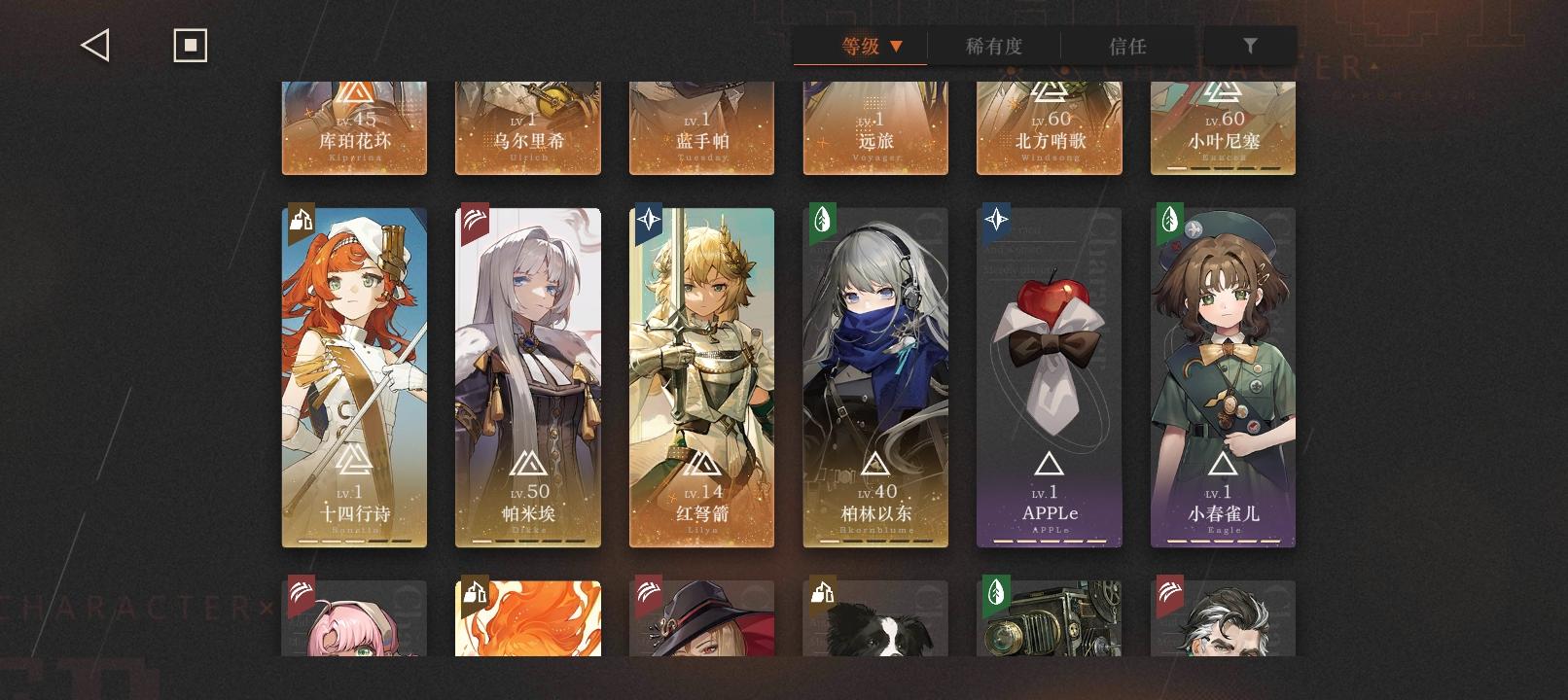The height and width of the screenshot is (700, 1568).
Task: Click the square stop icon near top left
Action: pos(190,44)
